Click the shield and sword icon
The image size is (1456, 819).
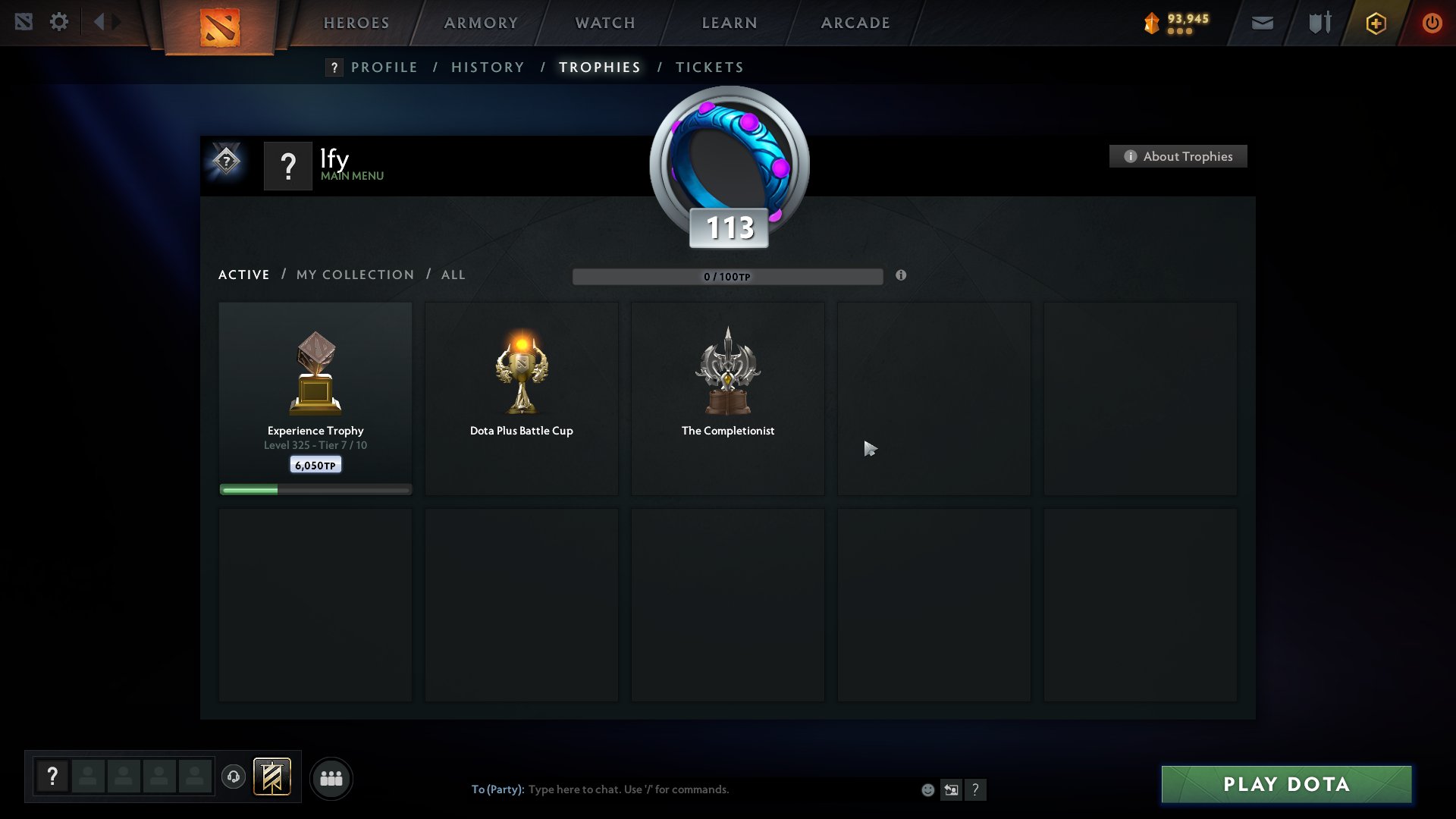coord(1318,22)
